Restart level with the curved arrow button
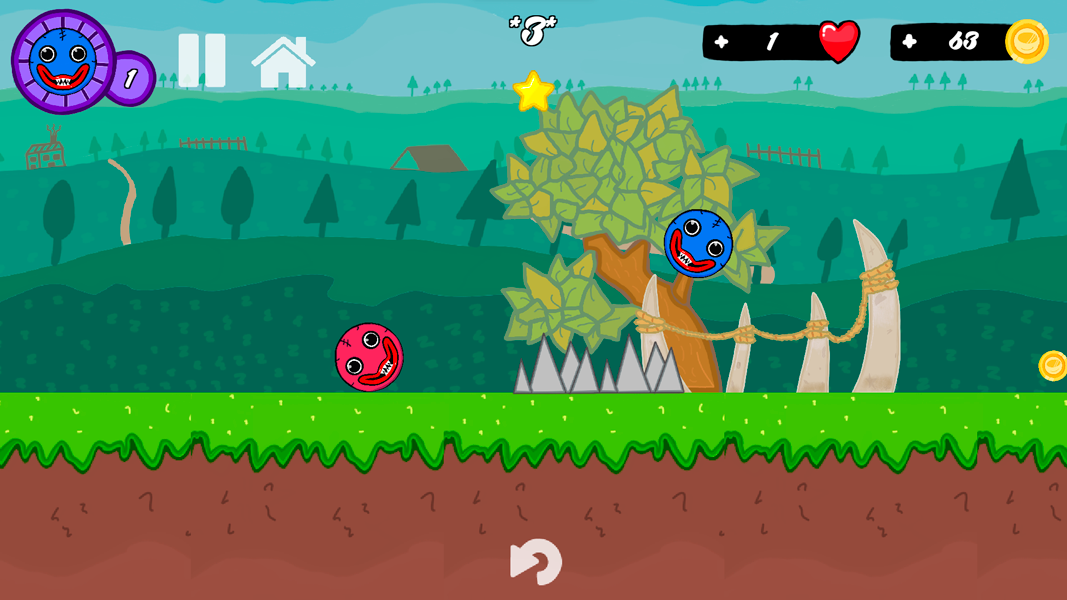 (x=536, y=561)
